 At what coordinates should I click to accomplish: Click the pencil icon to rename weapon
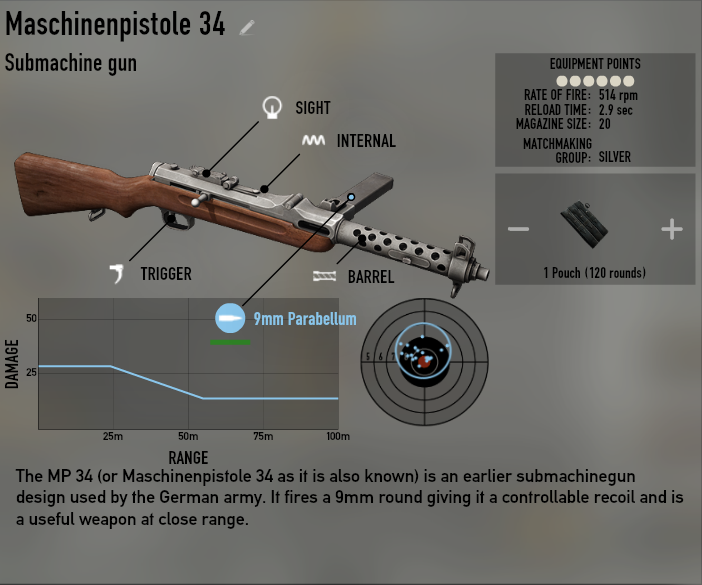click(247, 27)
